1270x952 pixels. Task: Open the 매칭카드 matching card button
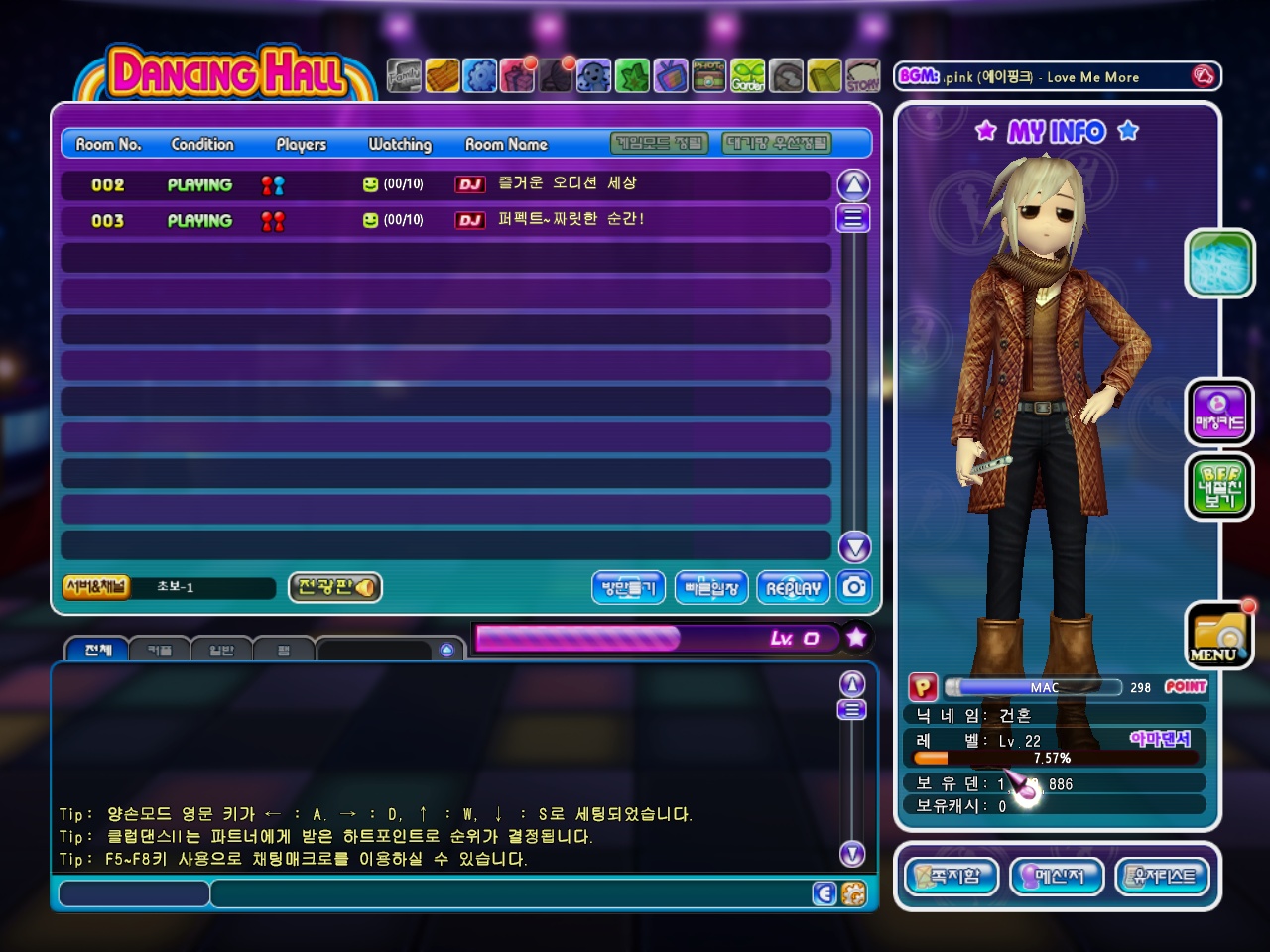tap(1219, 412)
